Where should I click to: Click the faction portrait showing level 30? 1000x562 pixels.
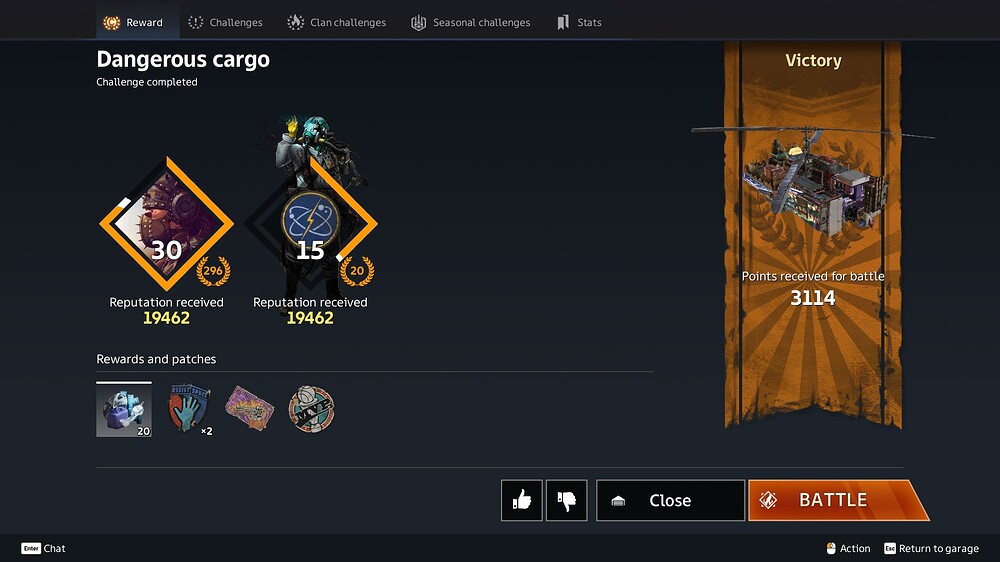pyautogui.click(x=166, y=224)
